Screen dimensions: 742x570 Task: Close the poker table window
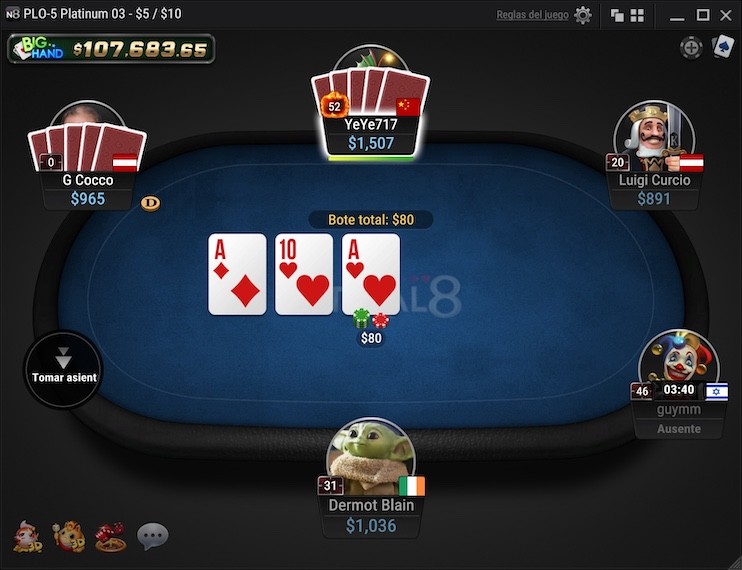[726, 15]
